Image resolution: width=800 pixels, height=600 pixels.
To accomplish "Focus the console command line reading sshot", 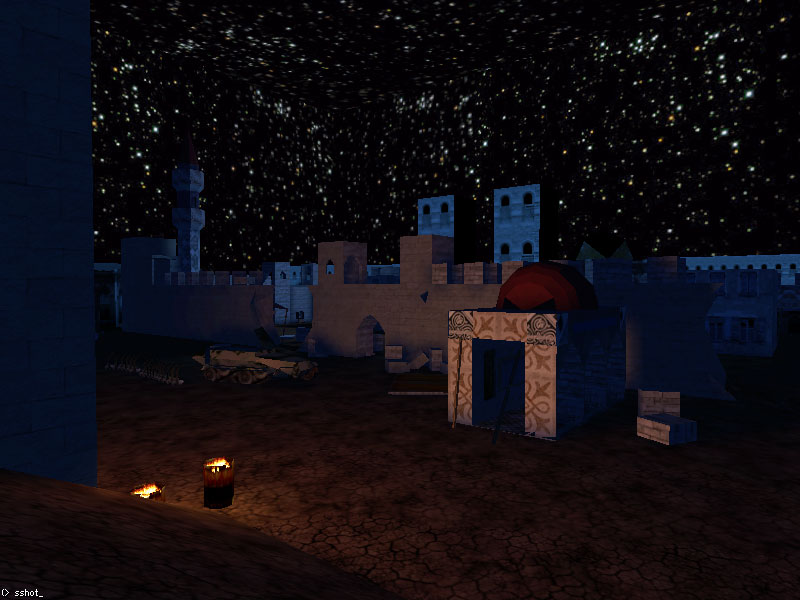I will coord(28,593).
